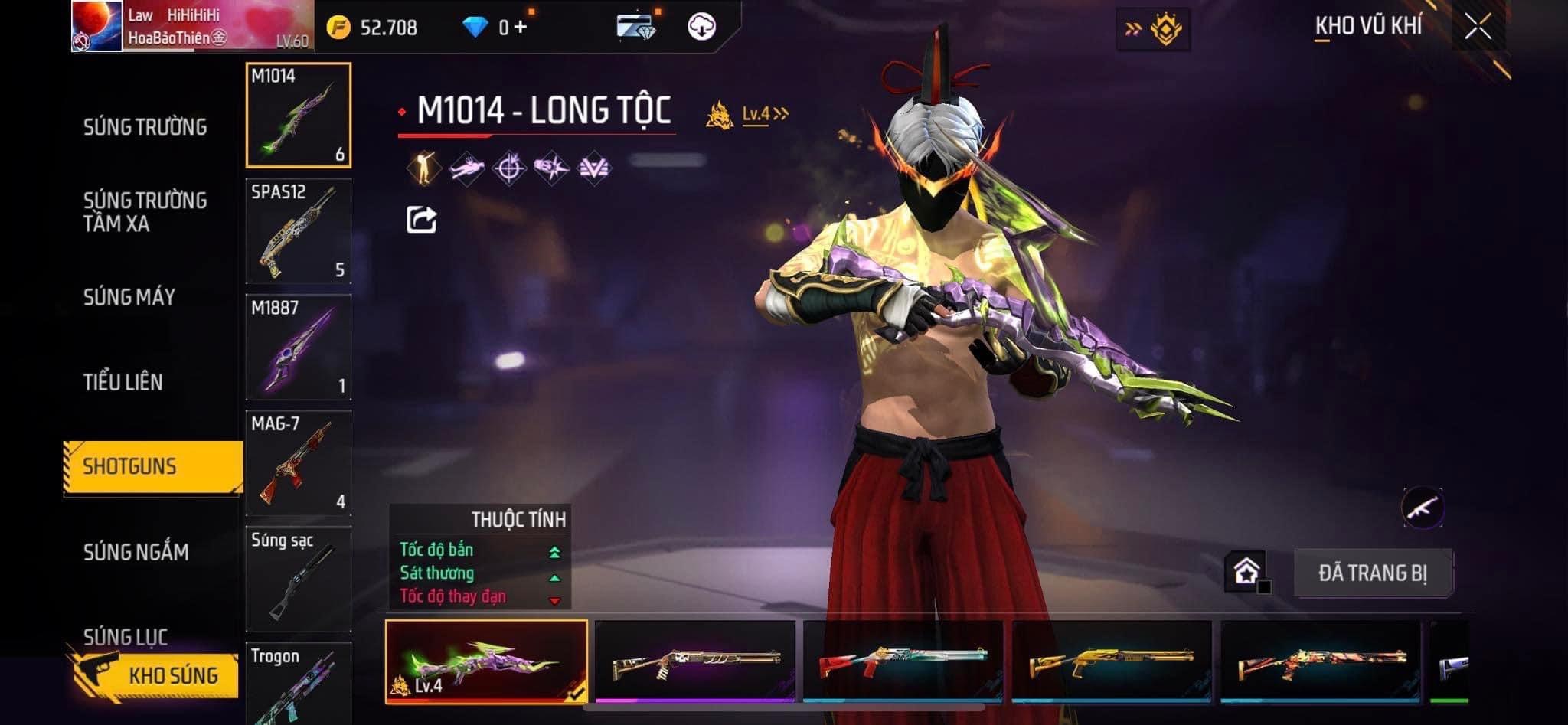Add diamonds with the plus button
1568x725 pixels.
pyautogui.click(x=521, y=28)
